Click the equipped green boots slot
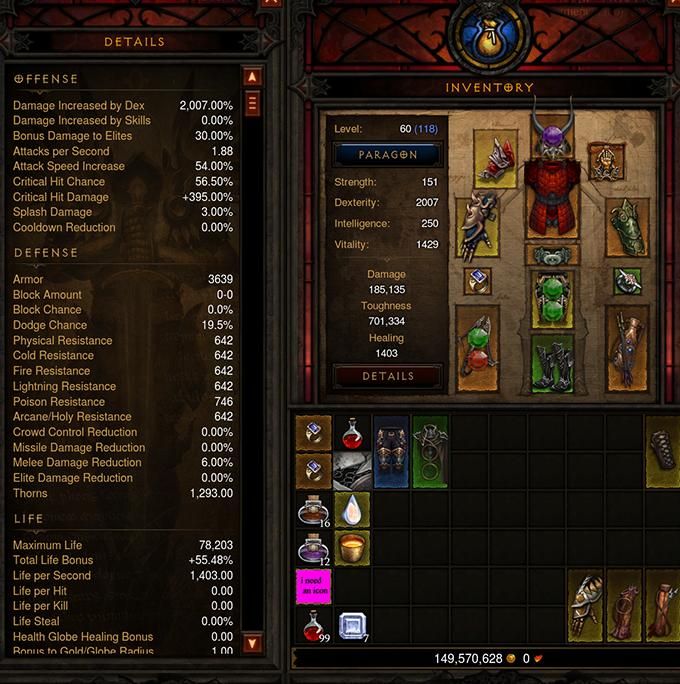Image resolution: width=680 pixels, height=684 pixels. [x=552, y=364]
